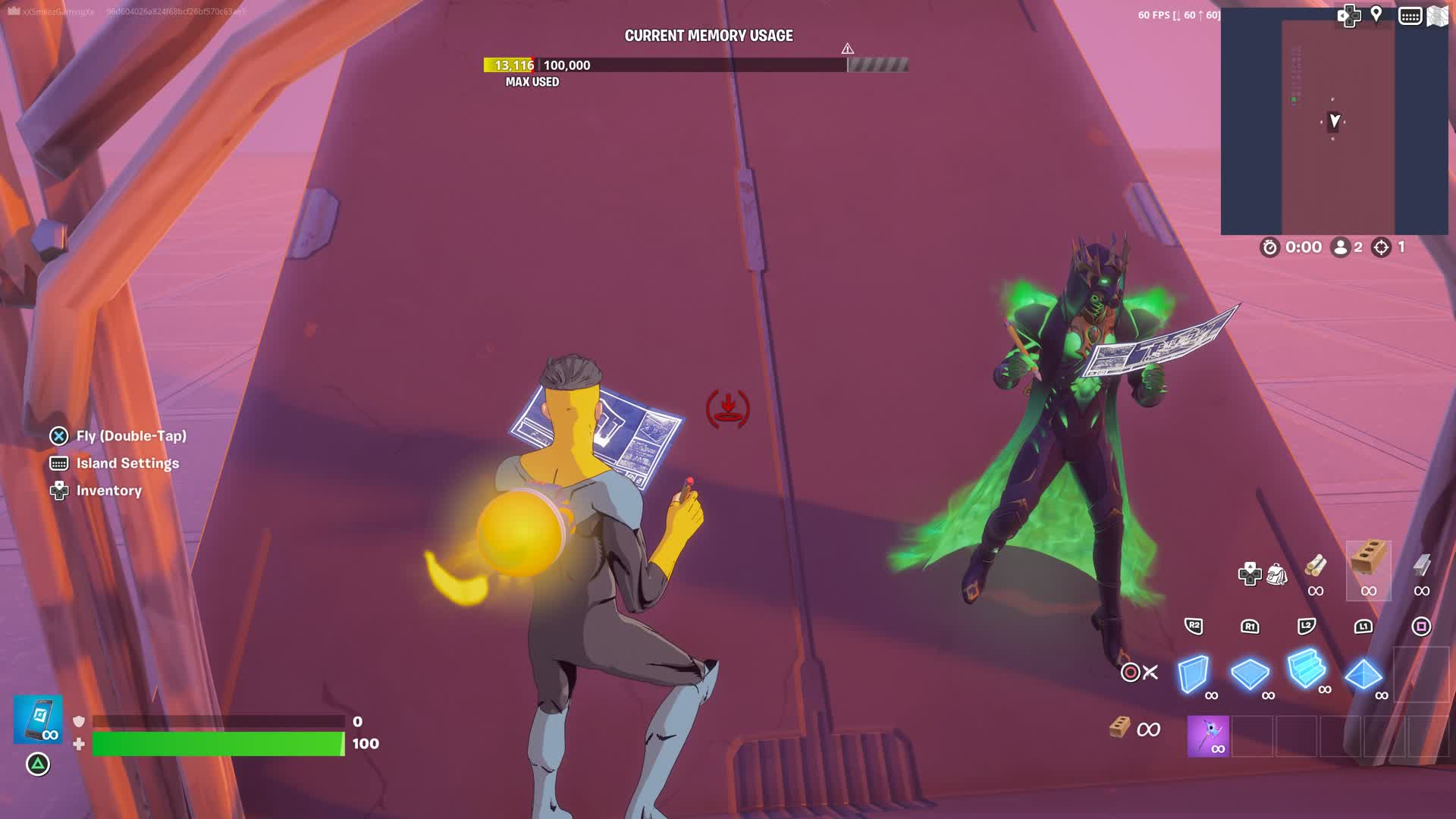
Task: Open Island Settings
Action: point(127,463)
